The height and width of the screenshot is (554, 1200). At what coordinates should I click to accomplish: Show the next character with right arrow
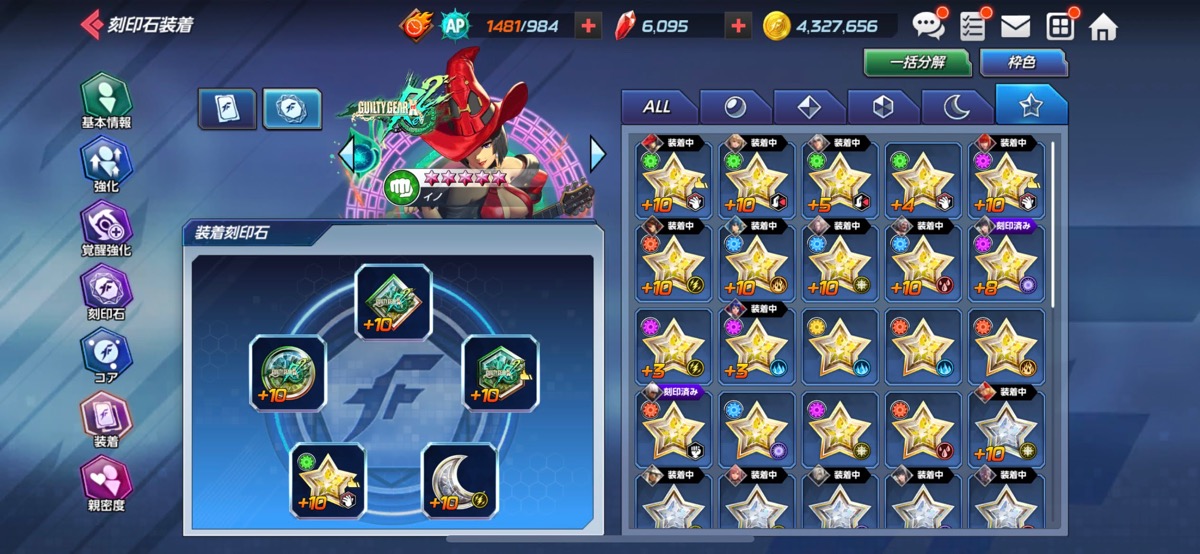pos(598,154)
